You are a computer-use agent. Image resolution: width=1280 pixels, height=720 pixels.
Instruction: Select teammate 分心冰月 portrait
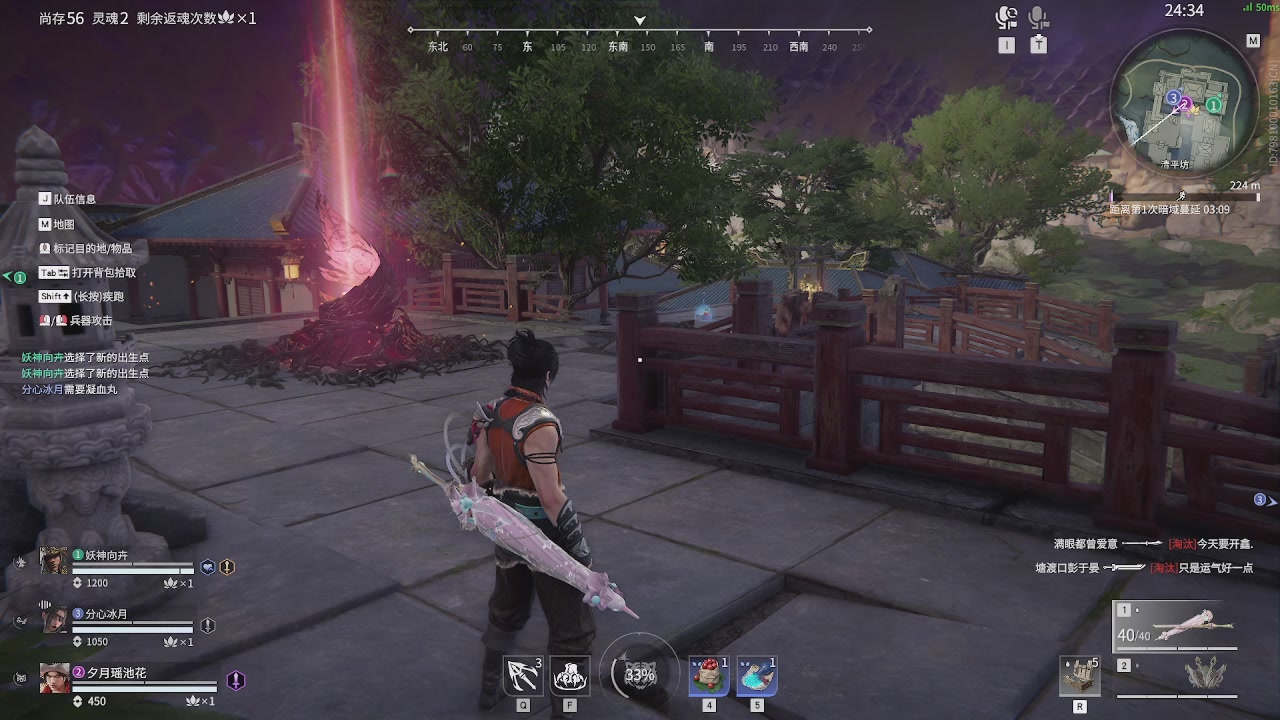pos(54,620)
